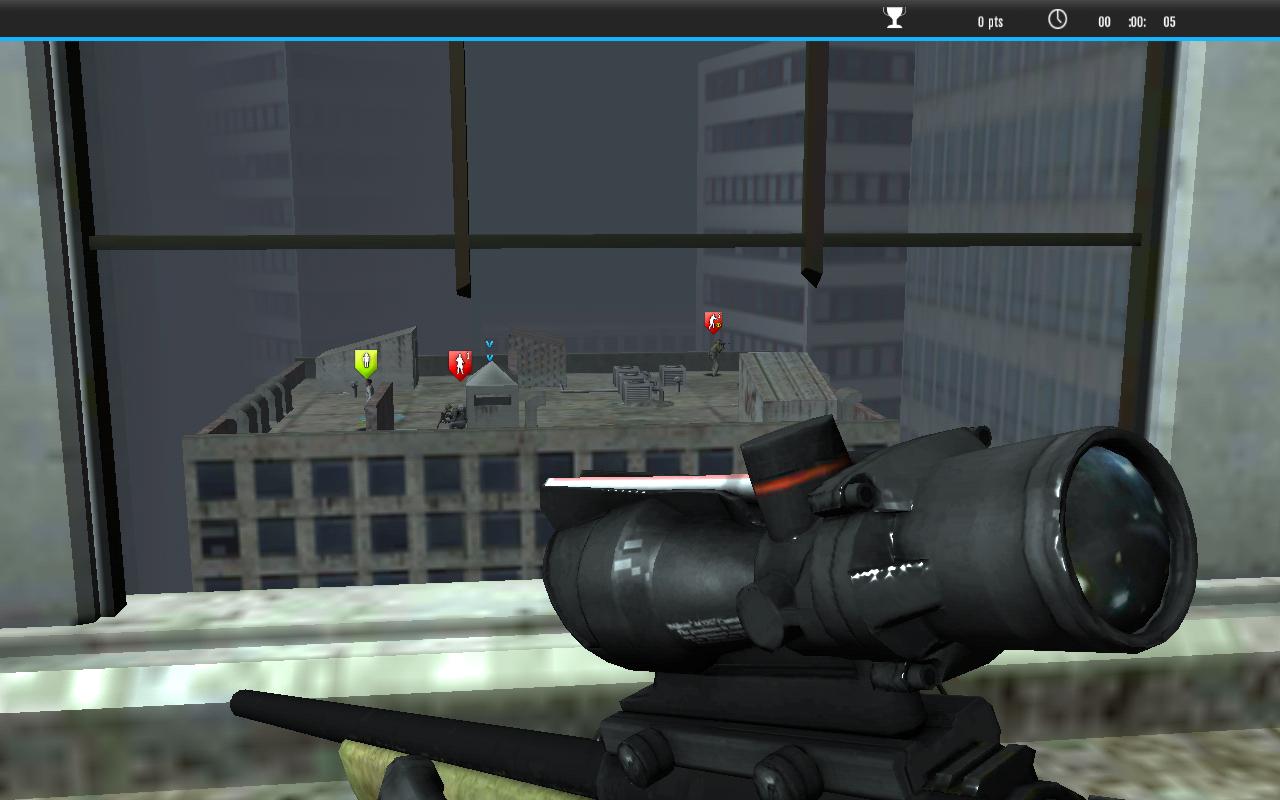
Task: Click the :00: minutes display
Action: coord(1138,21)
